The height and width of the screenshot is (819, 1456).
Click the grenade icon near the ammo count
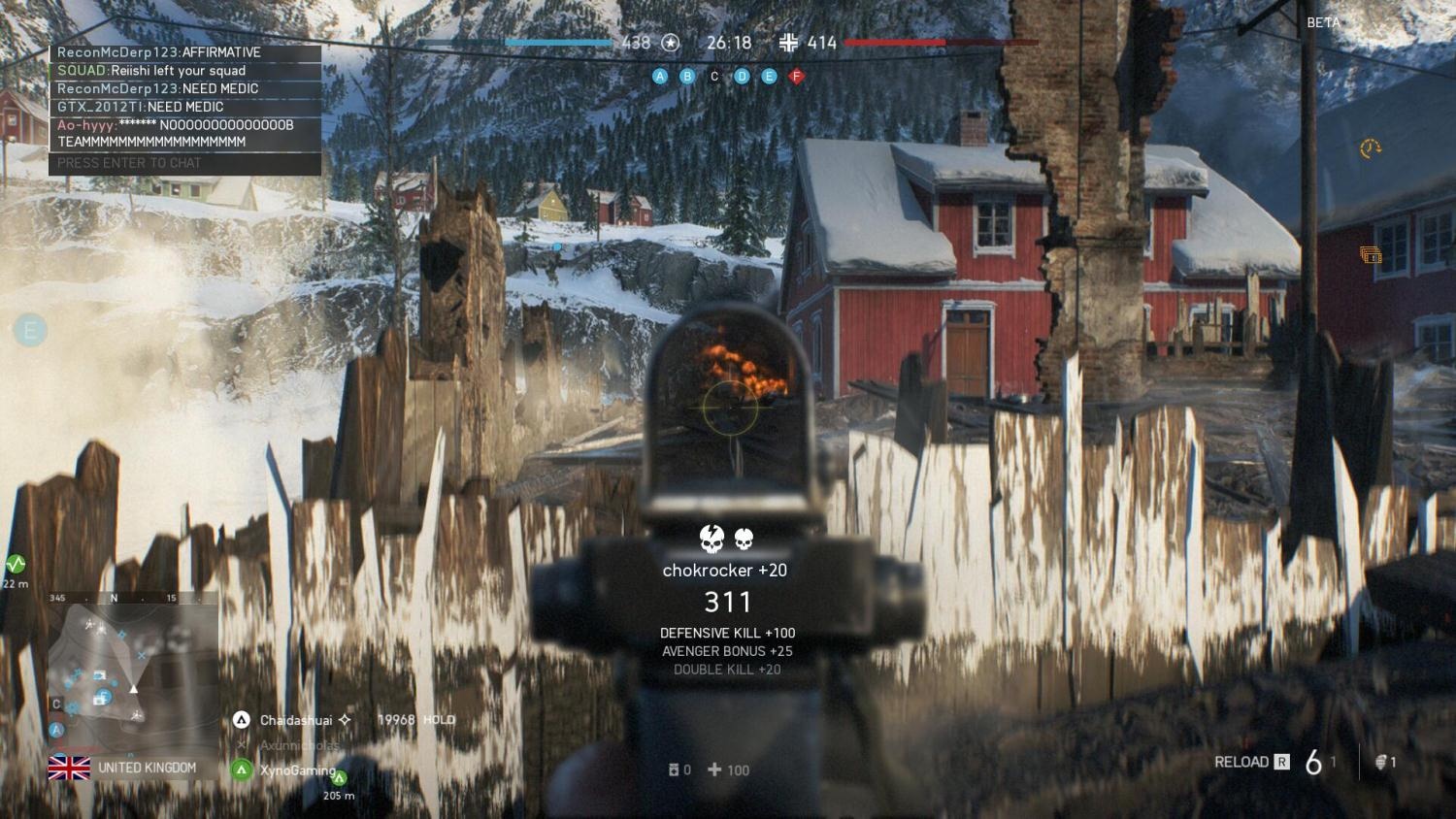[1379, 763]
